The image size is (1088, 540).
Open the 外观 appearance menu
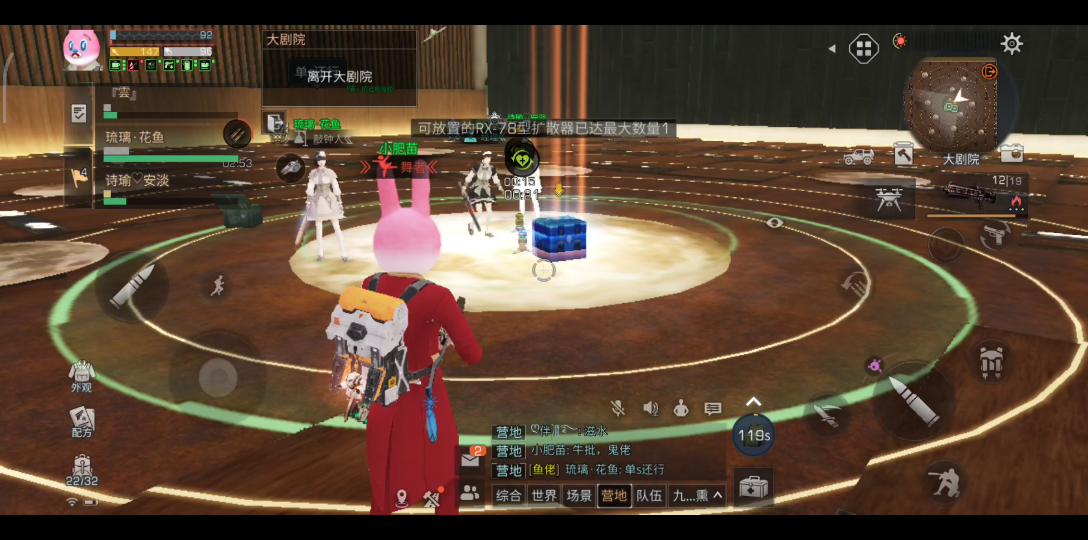tap(81, 374)
